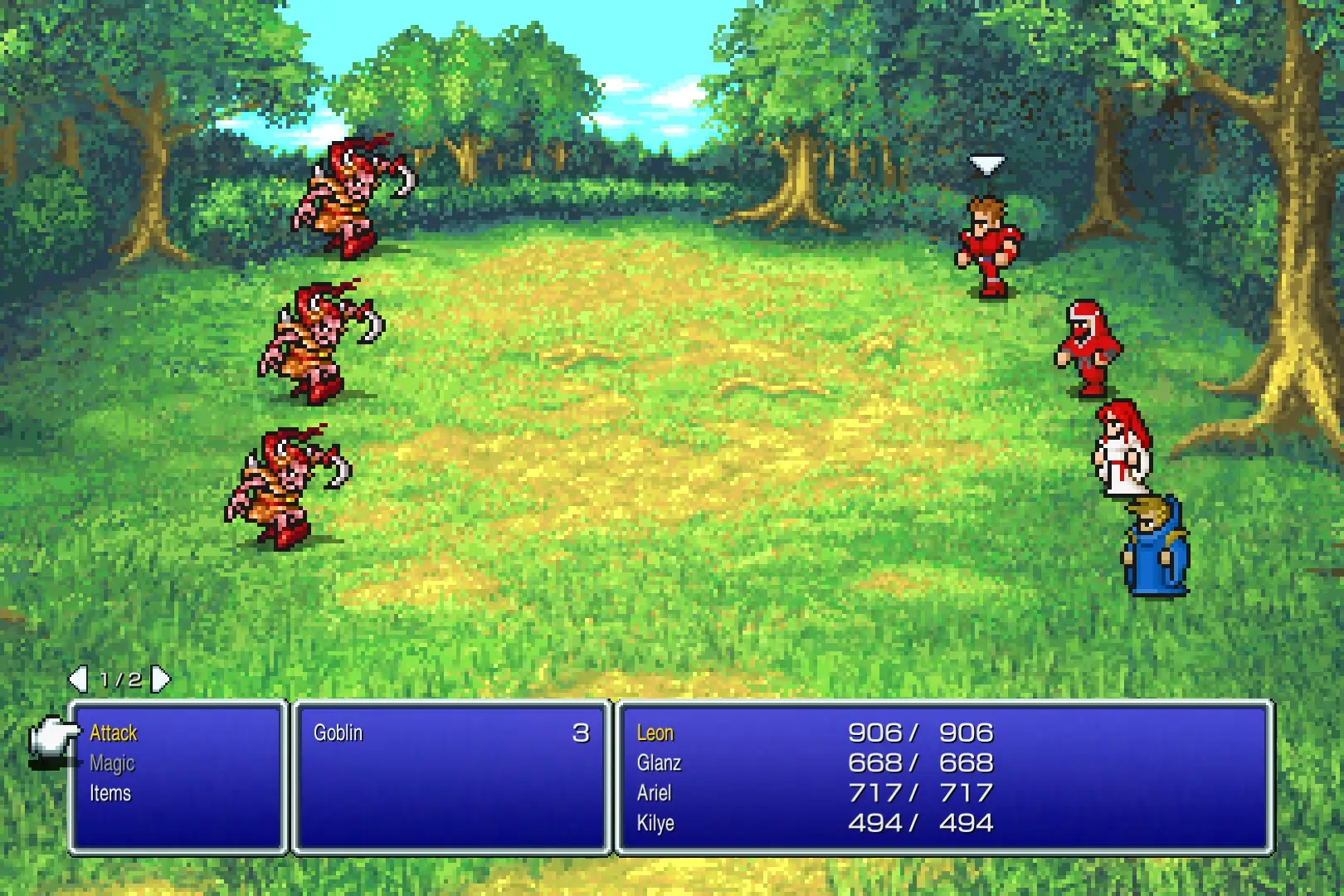Choose Glanz in the party list
Viewport: 1344px width, 896px height.
(659, 763)
